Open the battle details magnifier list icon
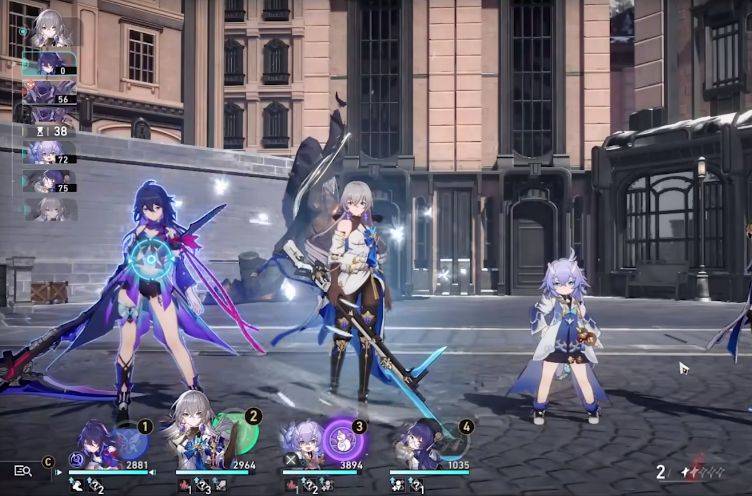 pyautogui.click(x=23, y=470)
